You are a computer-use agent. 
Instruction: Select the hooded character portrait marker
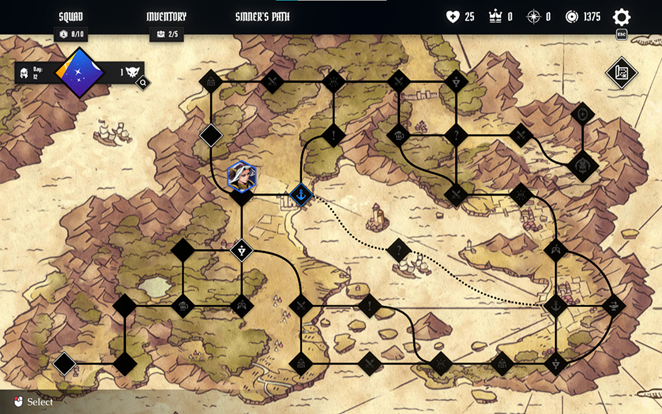(x=241, y=176)
